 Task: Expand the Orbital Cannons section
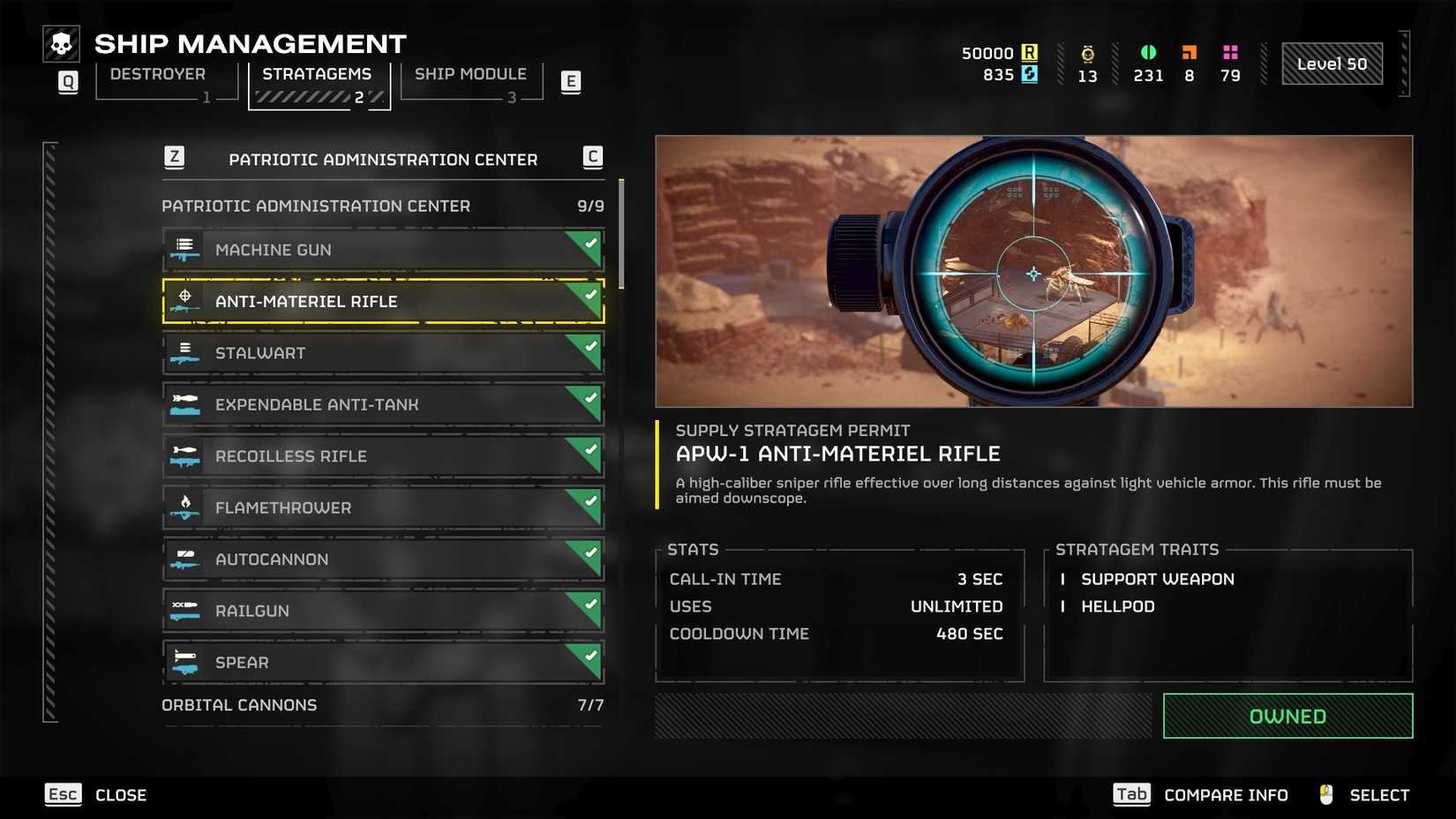tap(238, 704)
